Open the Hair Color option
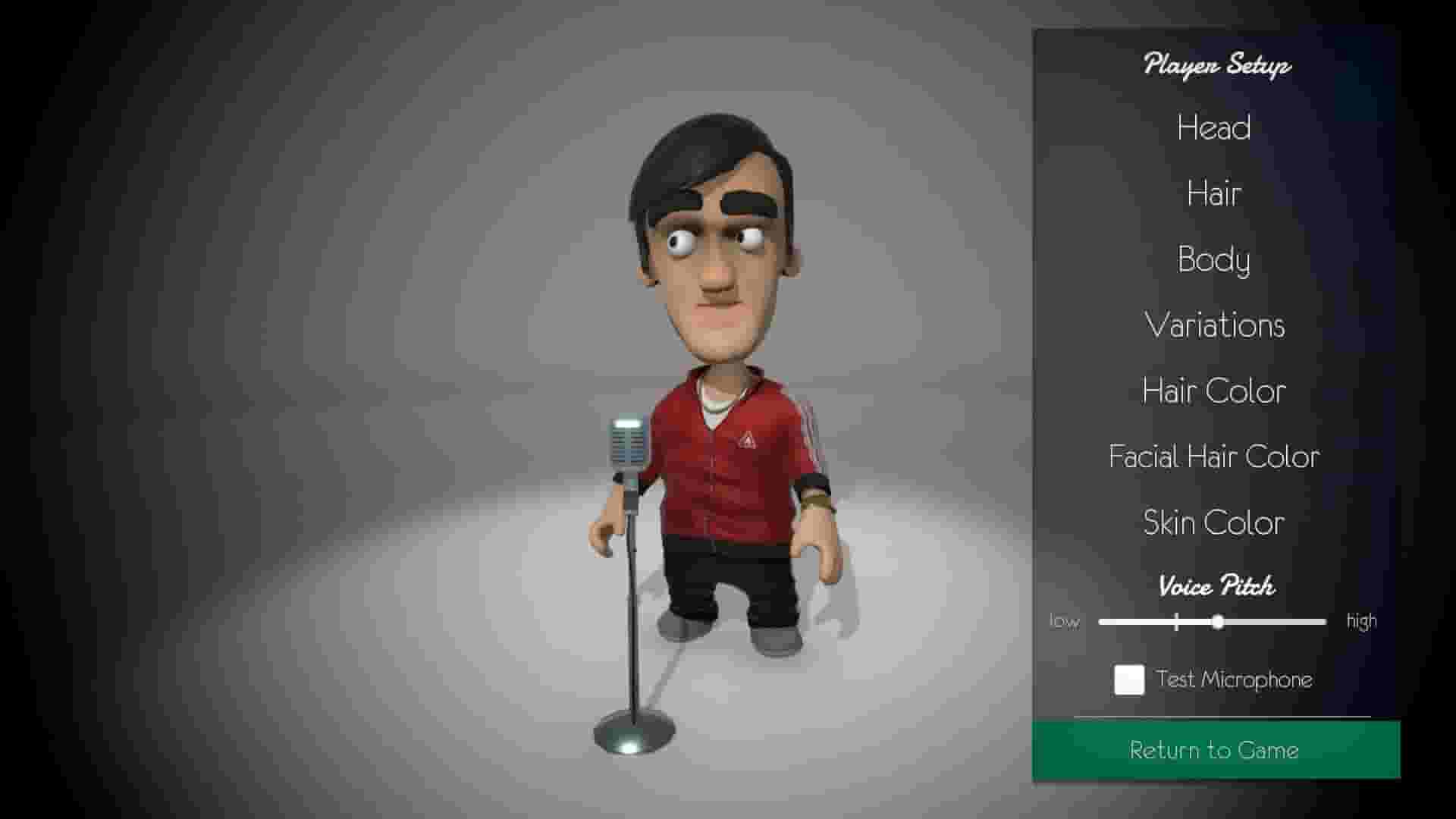 pyautogui.click(x=1213, y=391)
